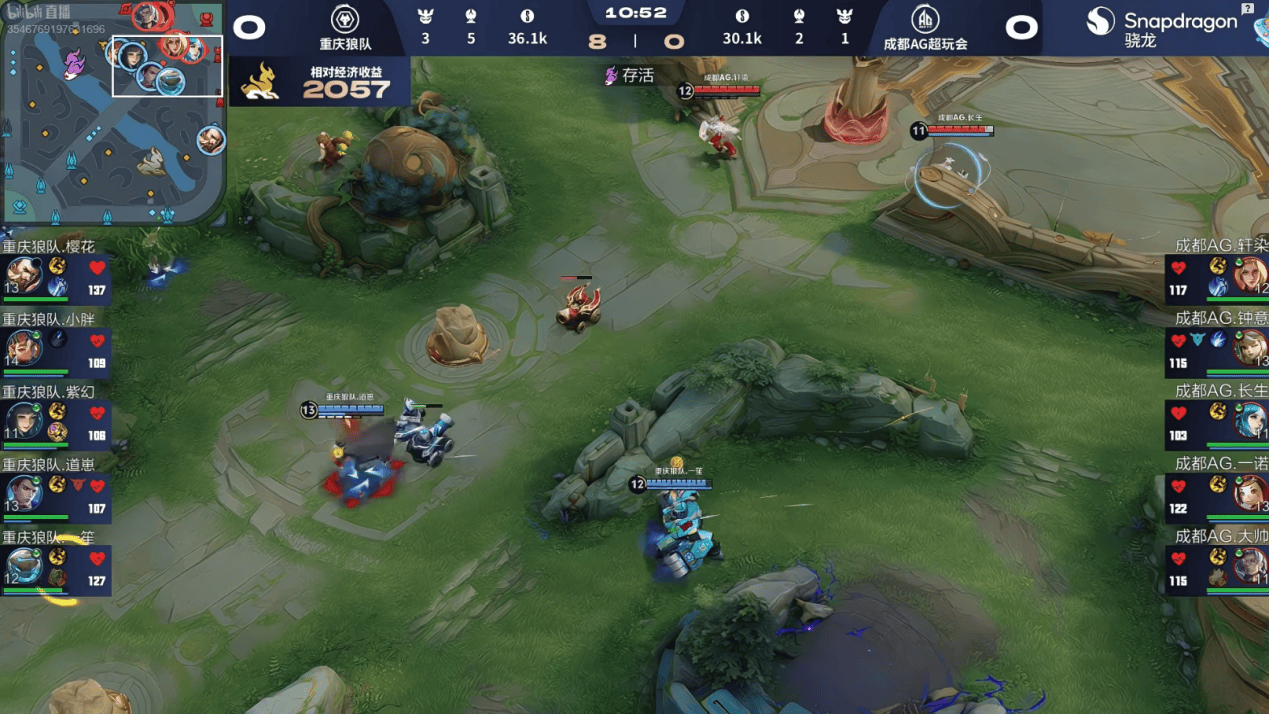Select player 成都AG.一诺 portrait
Image resolution: width=1269 pixels, height=714 pixels.
tap(1249, 494)
